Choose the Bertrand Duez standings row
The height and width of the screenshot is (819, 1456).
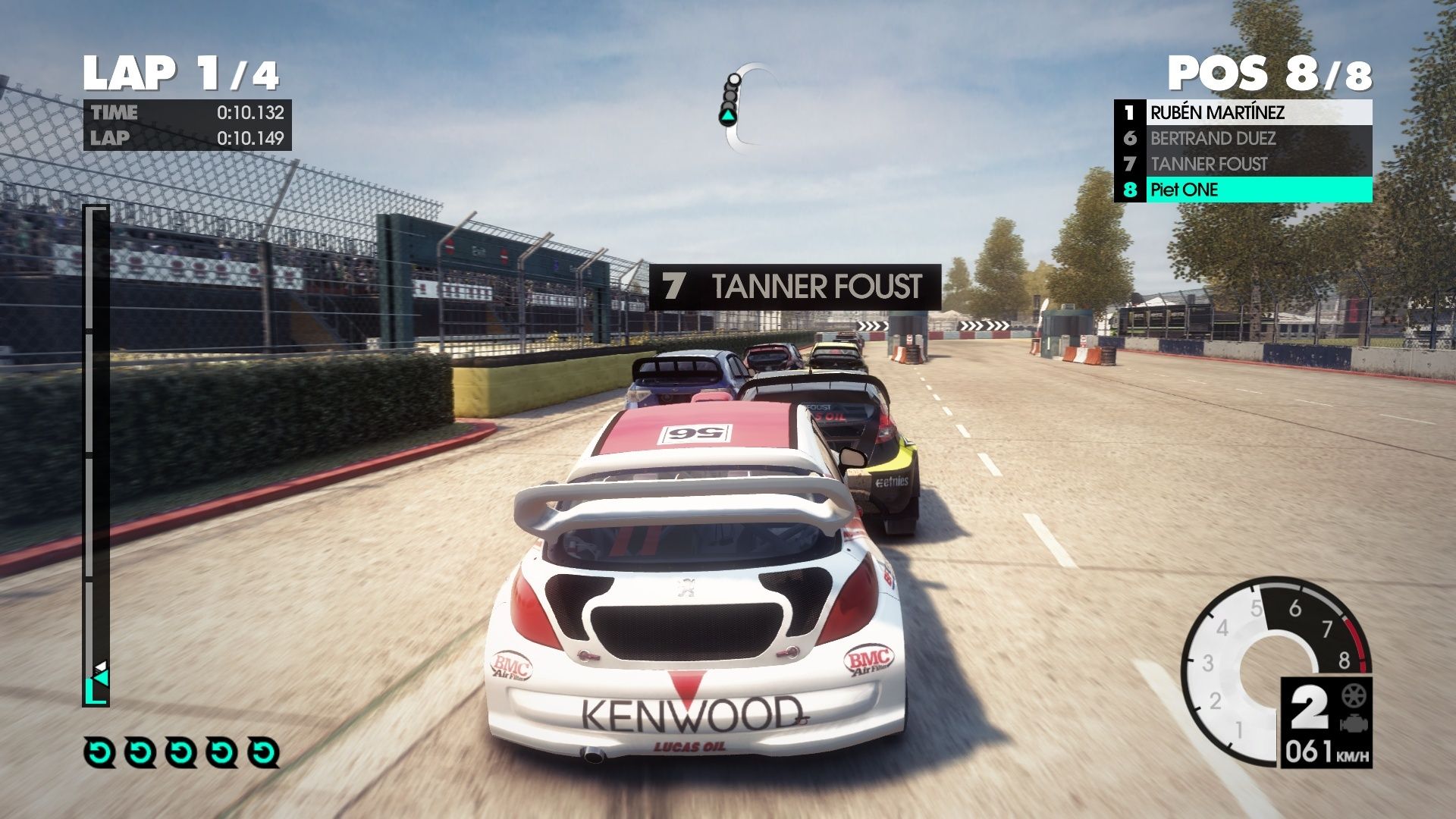point(1244,139)
